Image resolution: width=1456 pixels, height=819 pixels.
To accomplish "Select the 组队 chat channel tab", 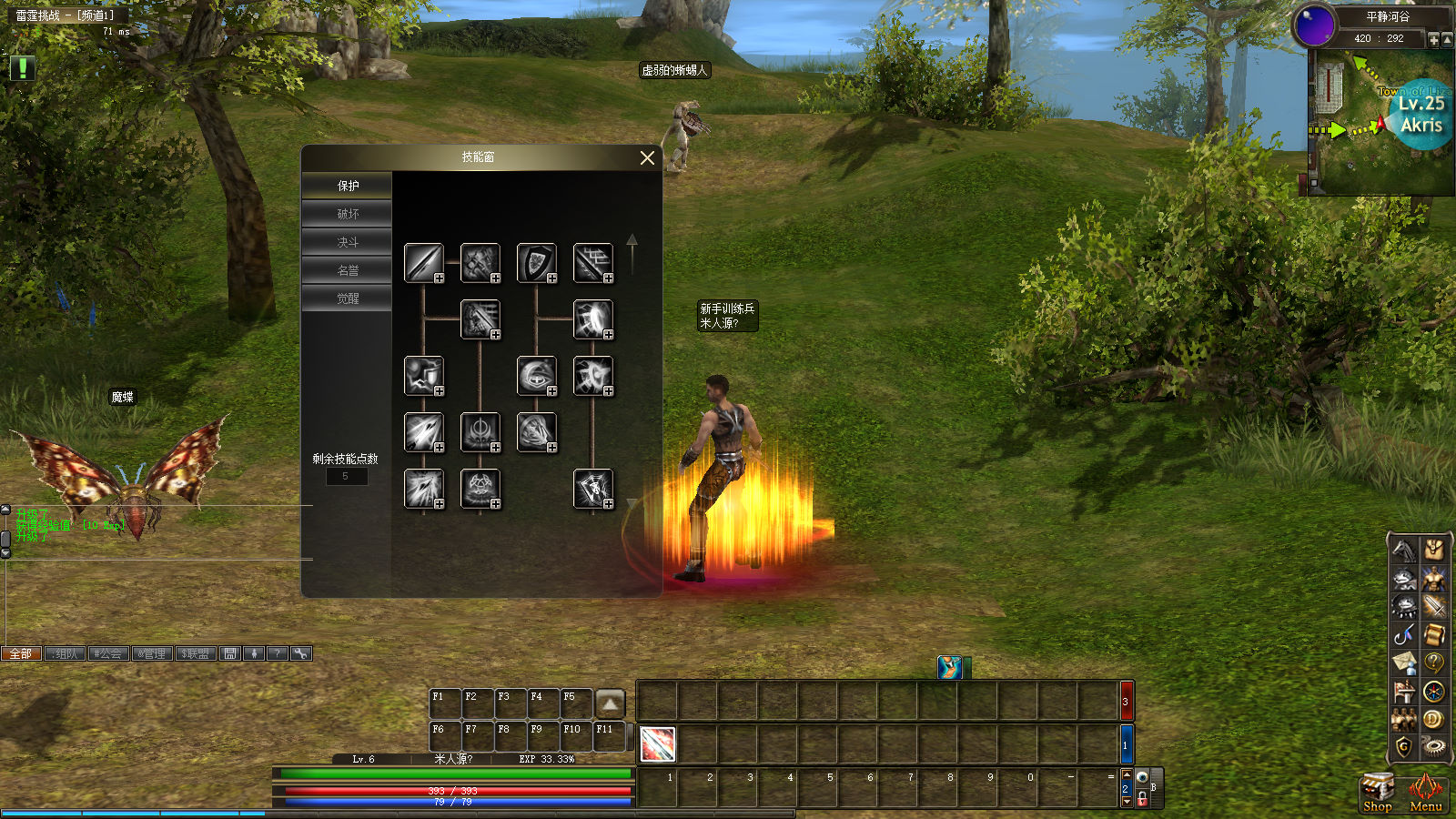I will point(66,653).
